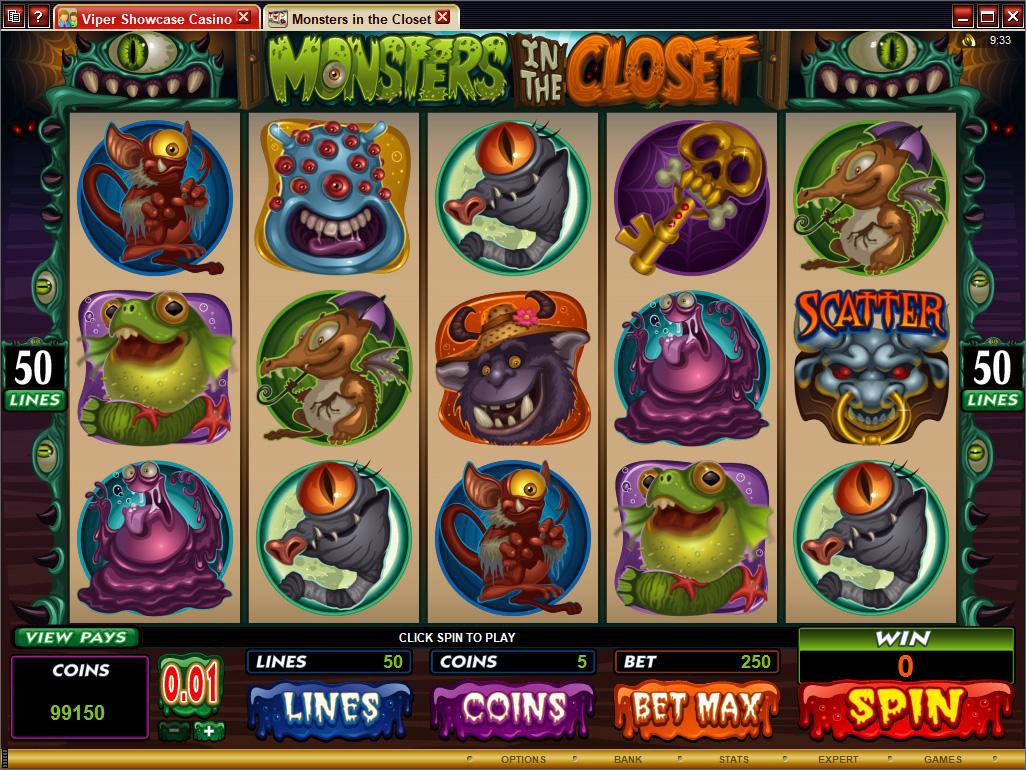Open the Bank menu

628,760
